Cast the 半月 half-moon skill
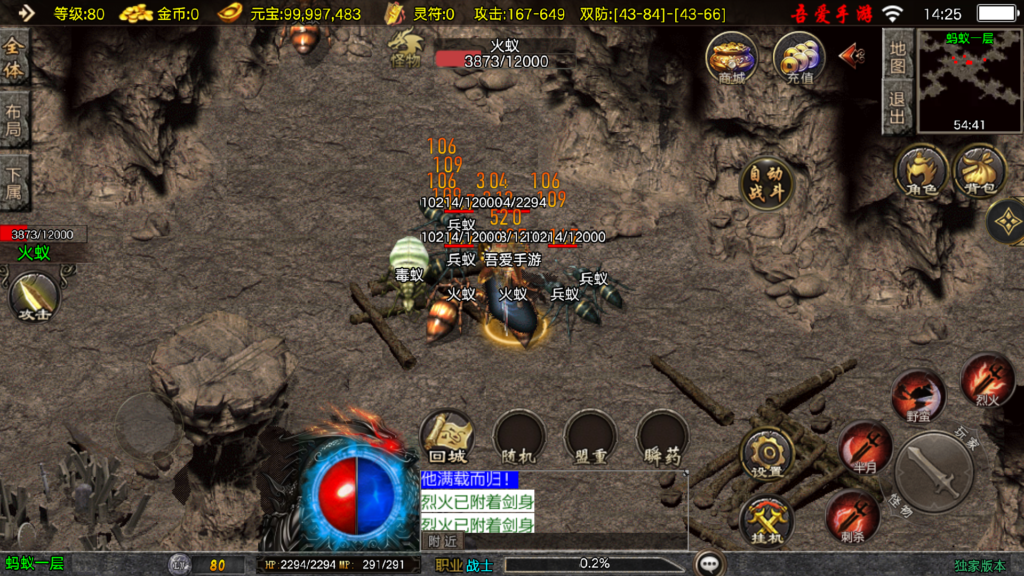The height and width of the screenshot is (576, 1024). pos(864,447)
